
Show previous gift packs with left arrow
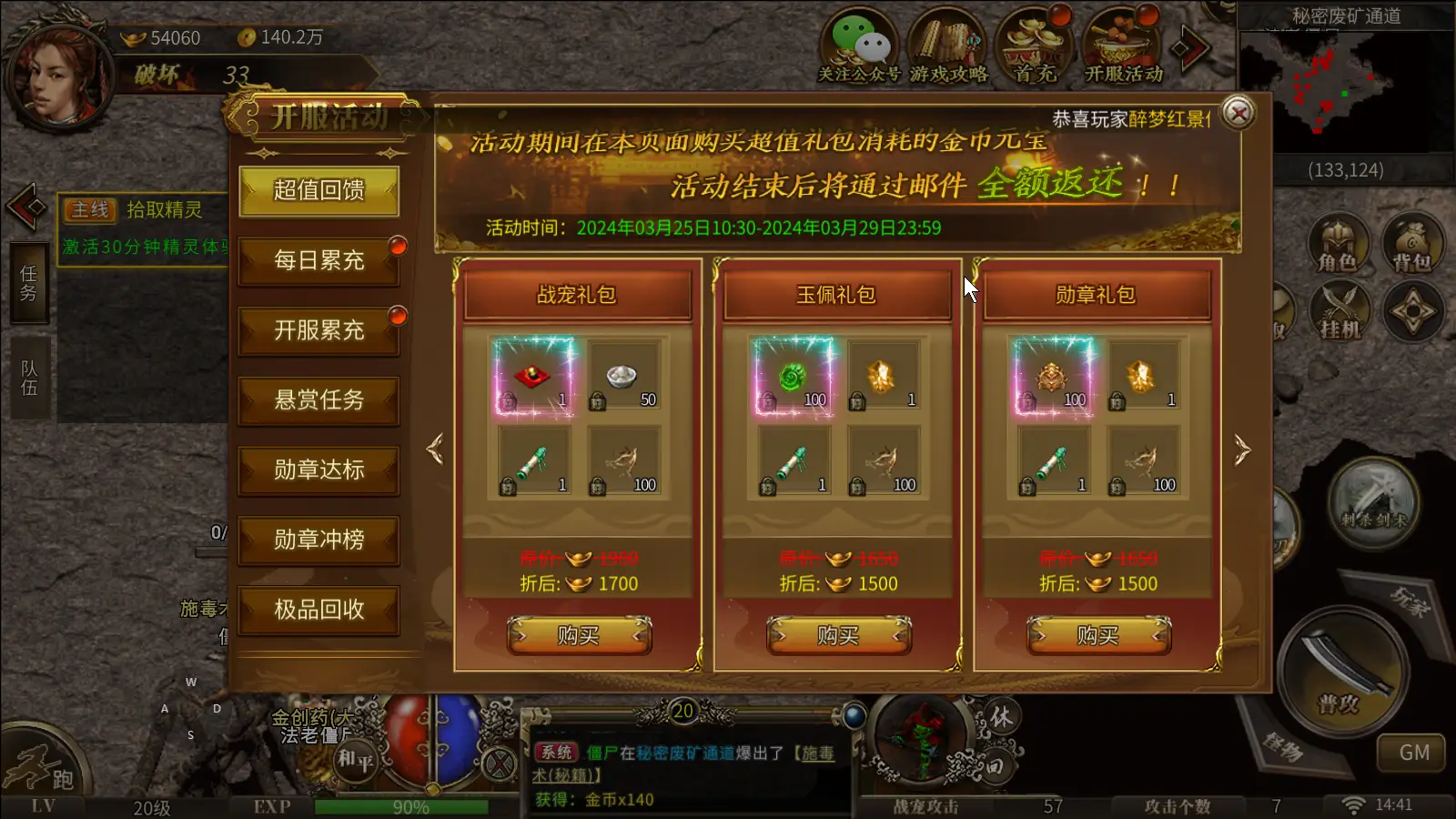[435, 450]
